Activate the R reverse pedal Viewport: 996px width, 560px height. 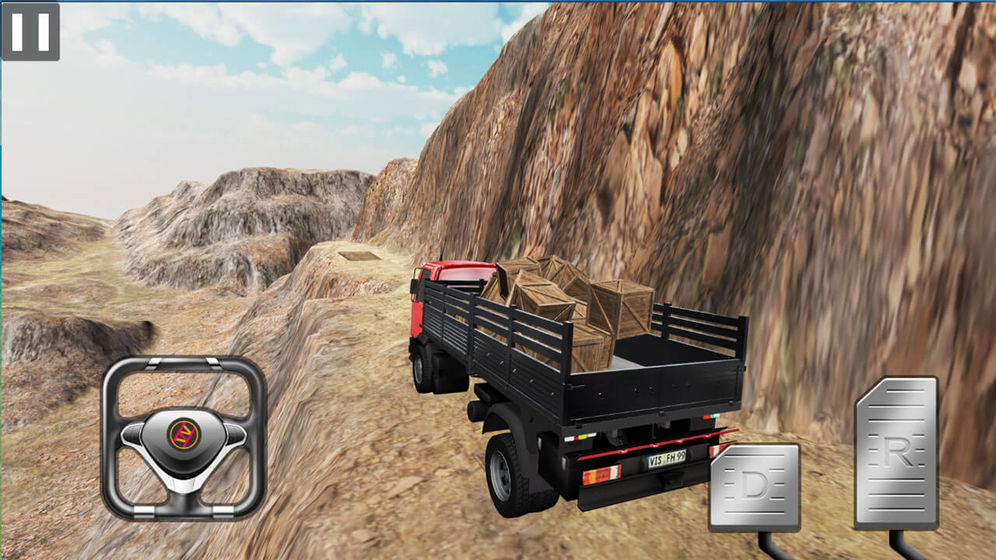[x=896, y=452]
